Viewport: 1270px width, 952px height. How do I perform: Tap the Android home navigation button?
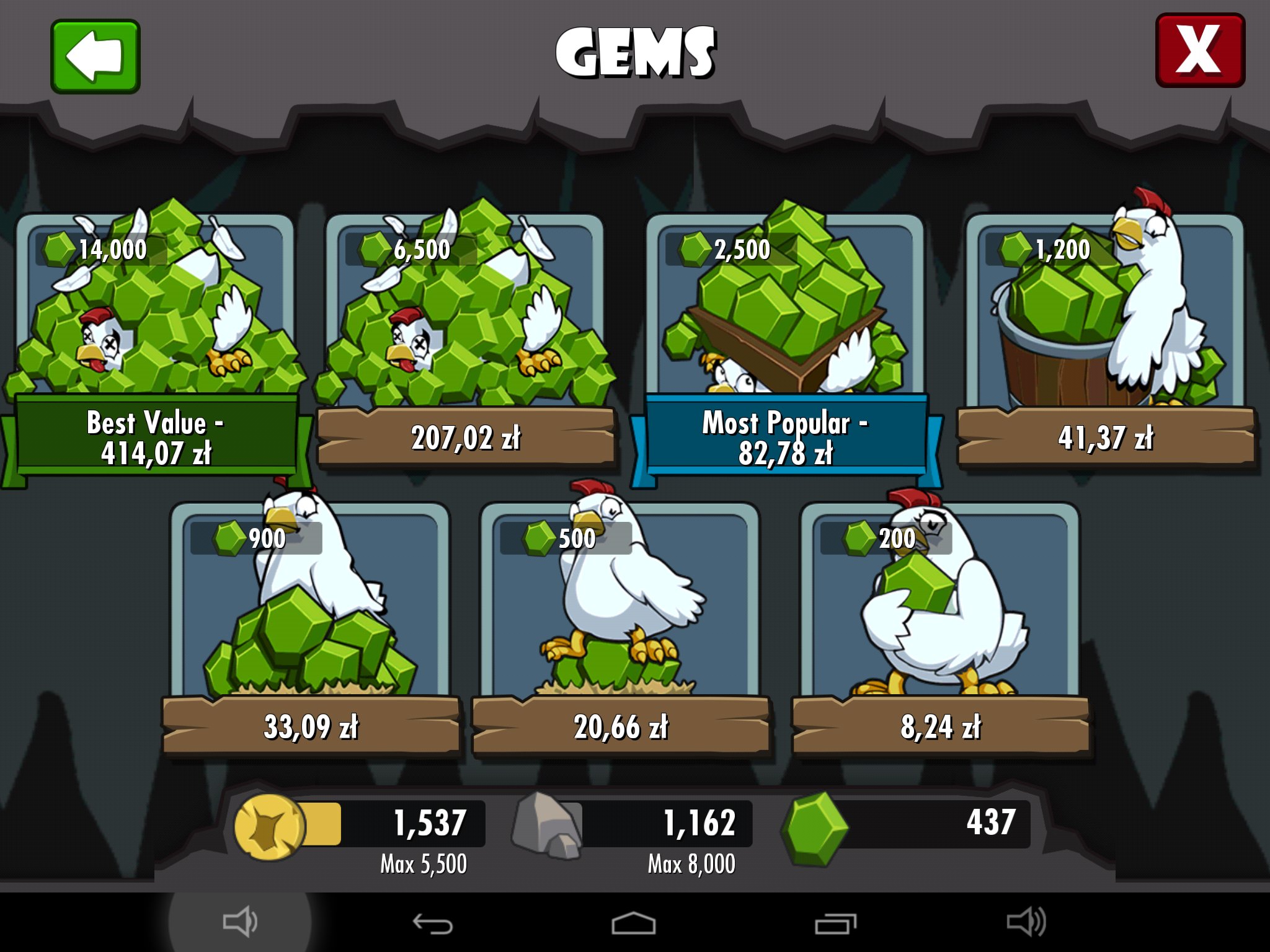coord(633,923)
